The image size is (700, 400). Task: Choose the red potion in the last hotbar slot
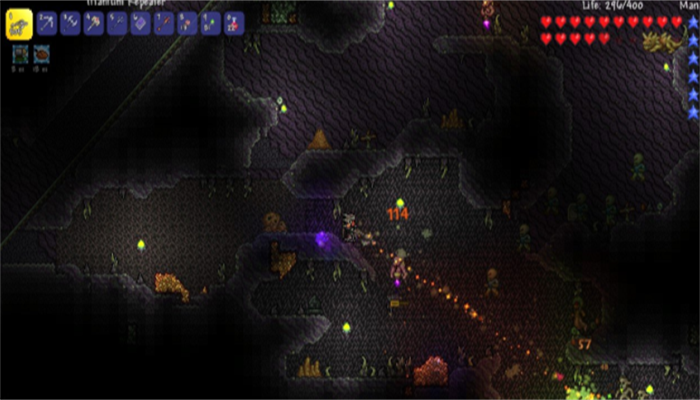tap(233, 22)
